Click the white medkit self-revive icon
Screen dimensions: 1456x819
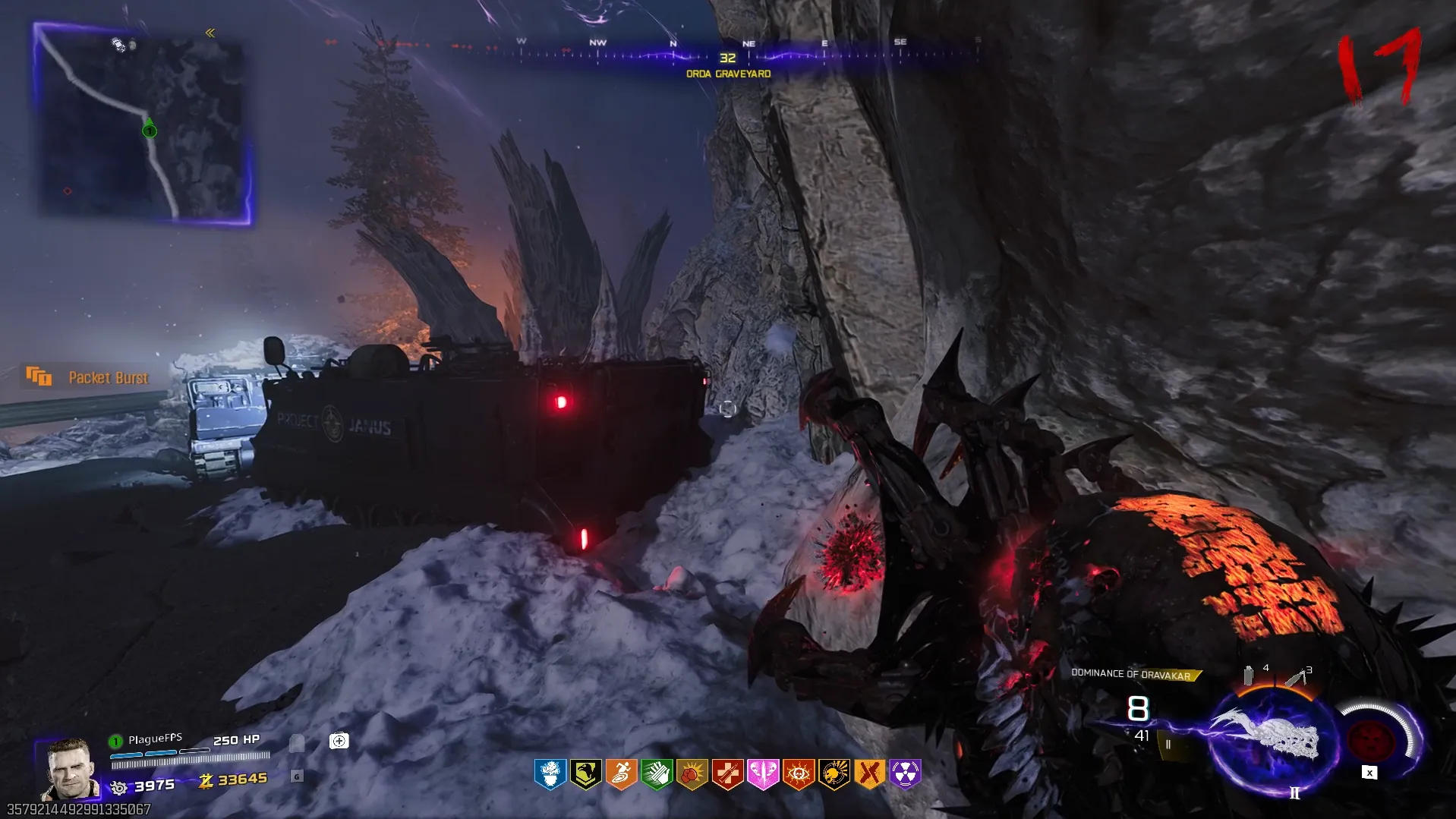coord(339,741)
